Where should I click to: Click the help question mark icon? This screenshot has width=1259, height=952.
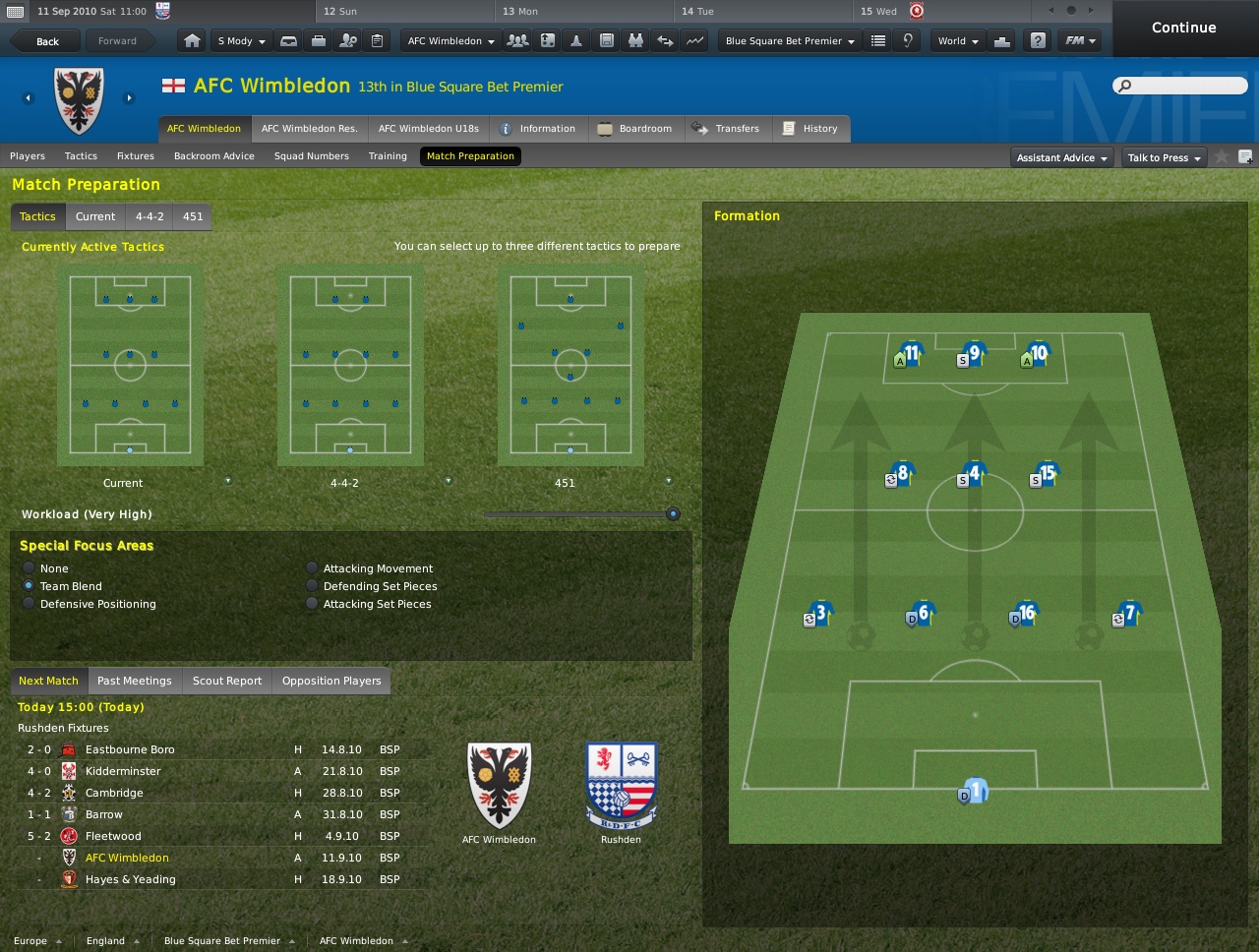pyautogui.click(x=1036, y=40)
